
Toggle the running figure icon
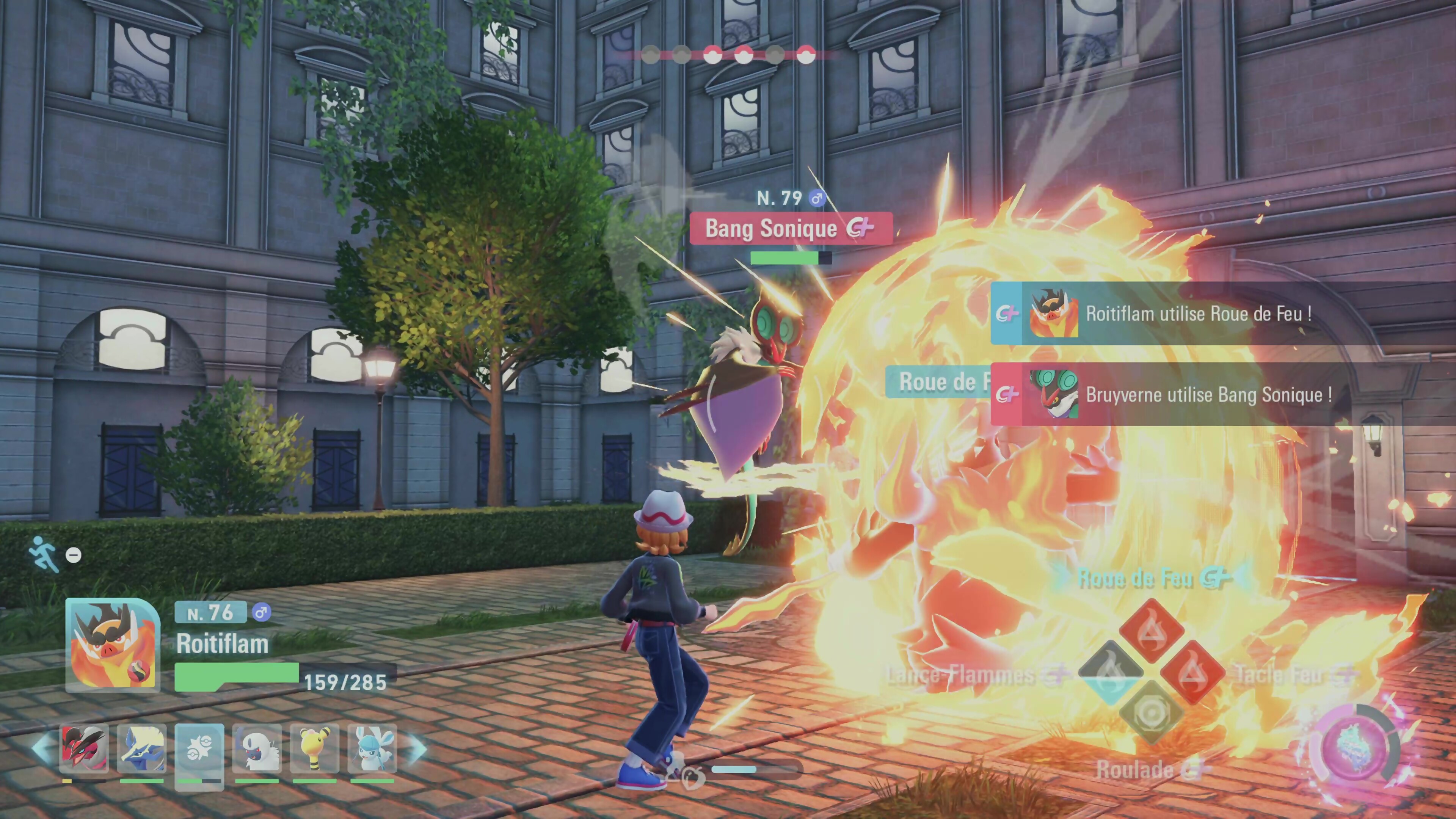pos(44,554)
